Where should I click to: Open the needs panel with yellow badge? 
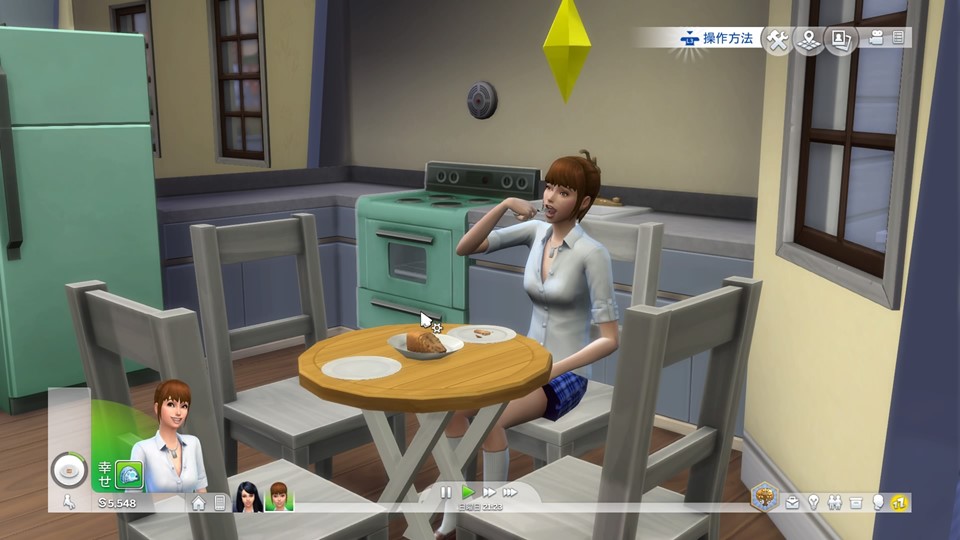coord(900,502)
